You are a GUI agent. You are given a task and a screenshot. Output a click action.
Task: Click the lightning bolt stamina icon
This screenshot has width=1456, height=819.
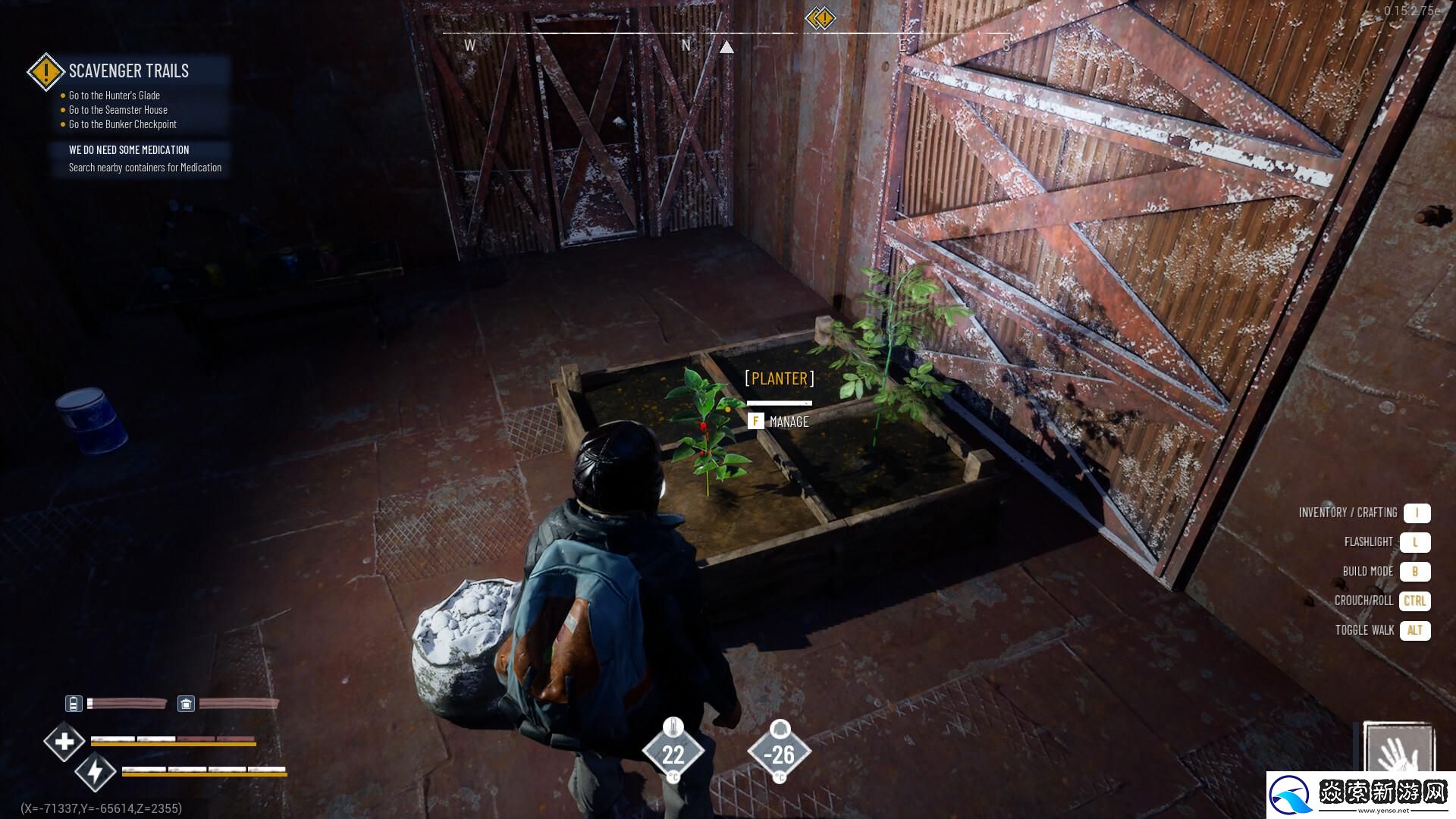coord(95,773)
